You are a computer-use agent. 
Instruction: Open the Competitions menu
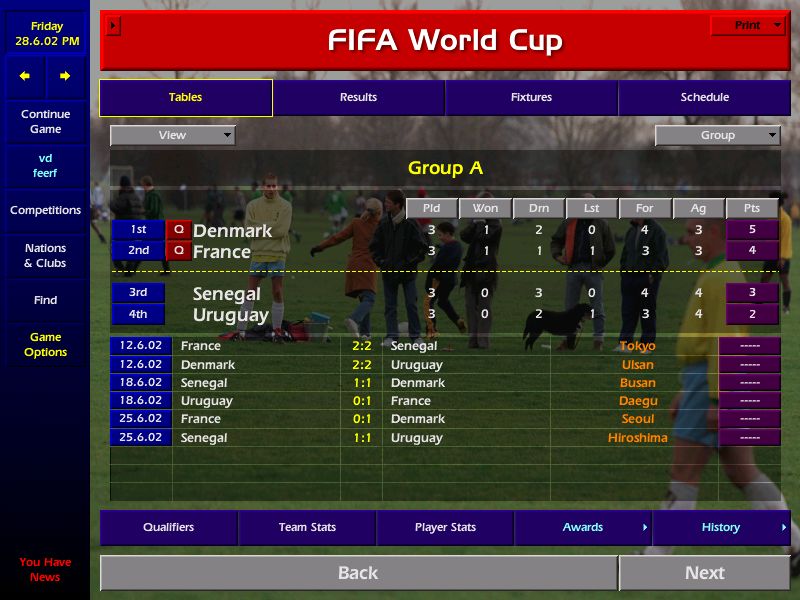coord(45,210)
